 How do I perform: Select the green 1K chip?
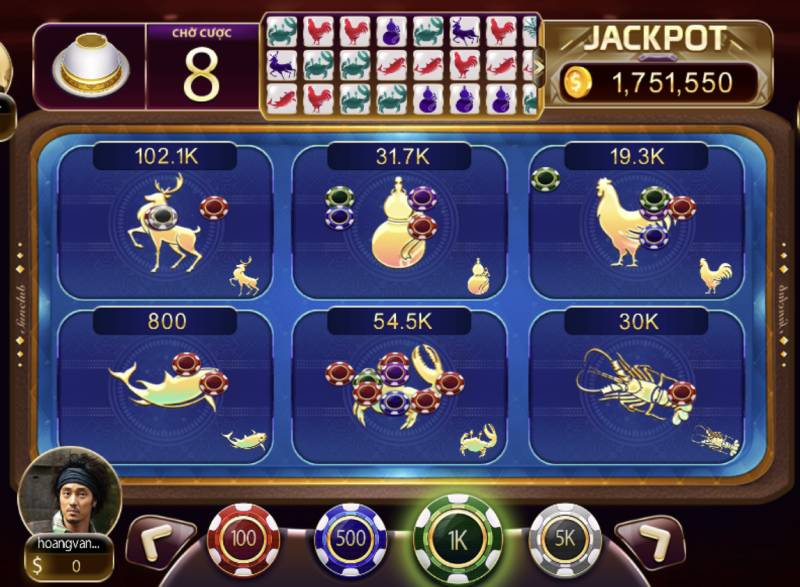pos(457,540)
